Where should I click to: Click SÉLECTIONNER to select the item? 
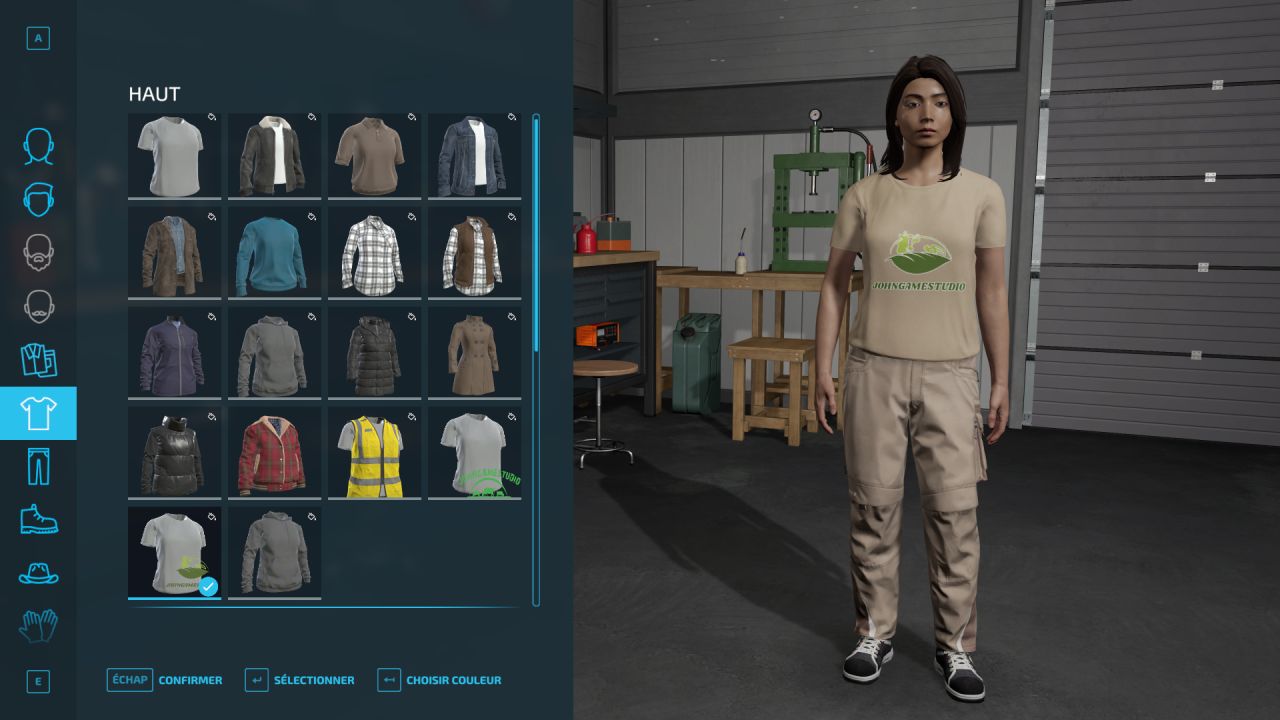[313, 680]
